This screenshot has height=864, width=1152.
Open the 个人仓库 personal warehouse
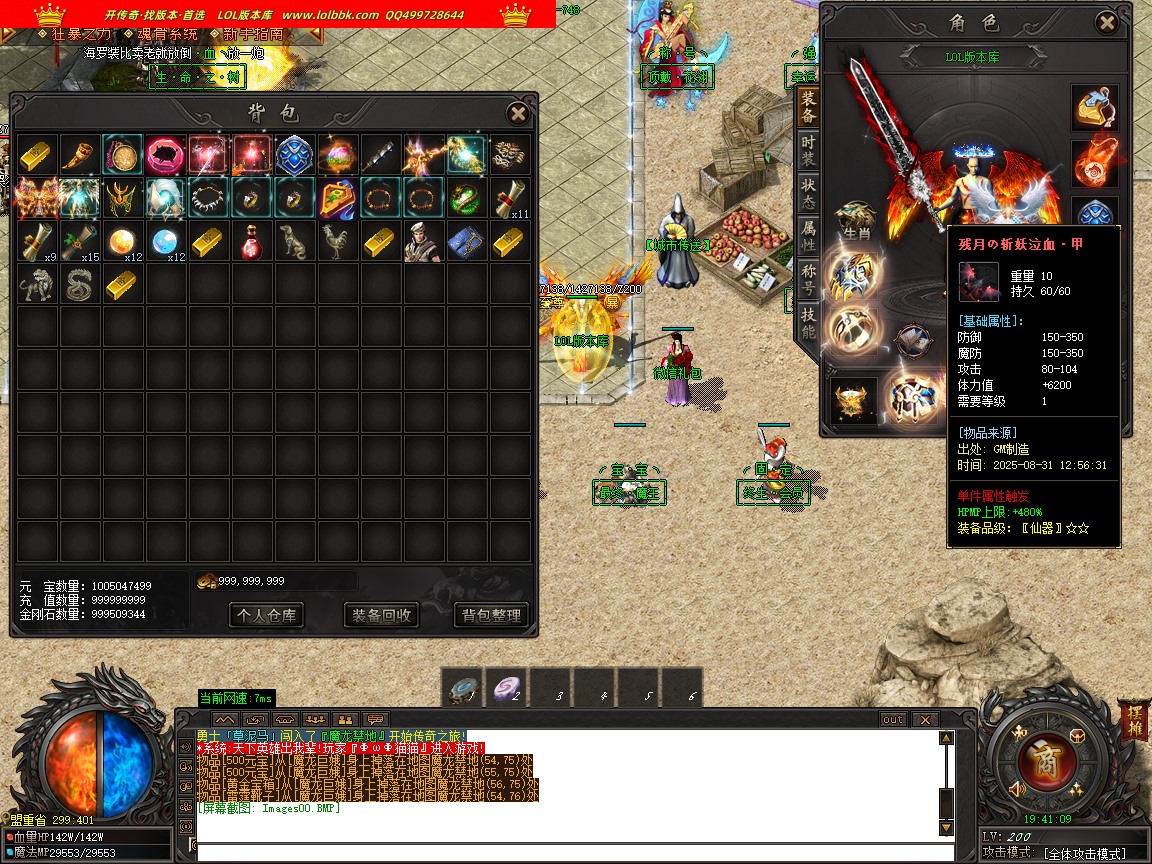(x=266, y=615)
